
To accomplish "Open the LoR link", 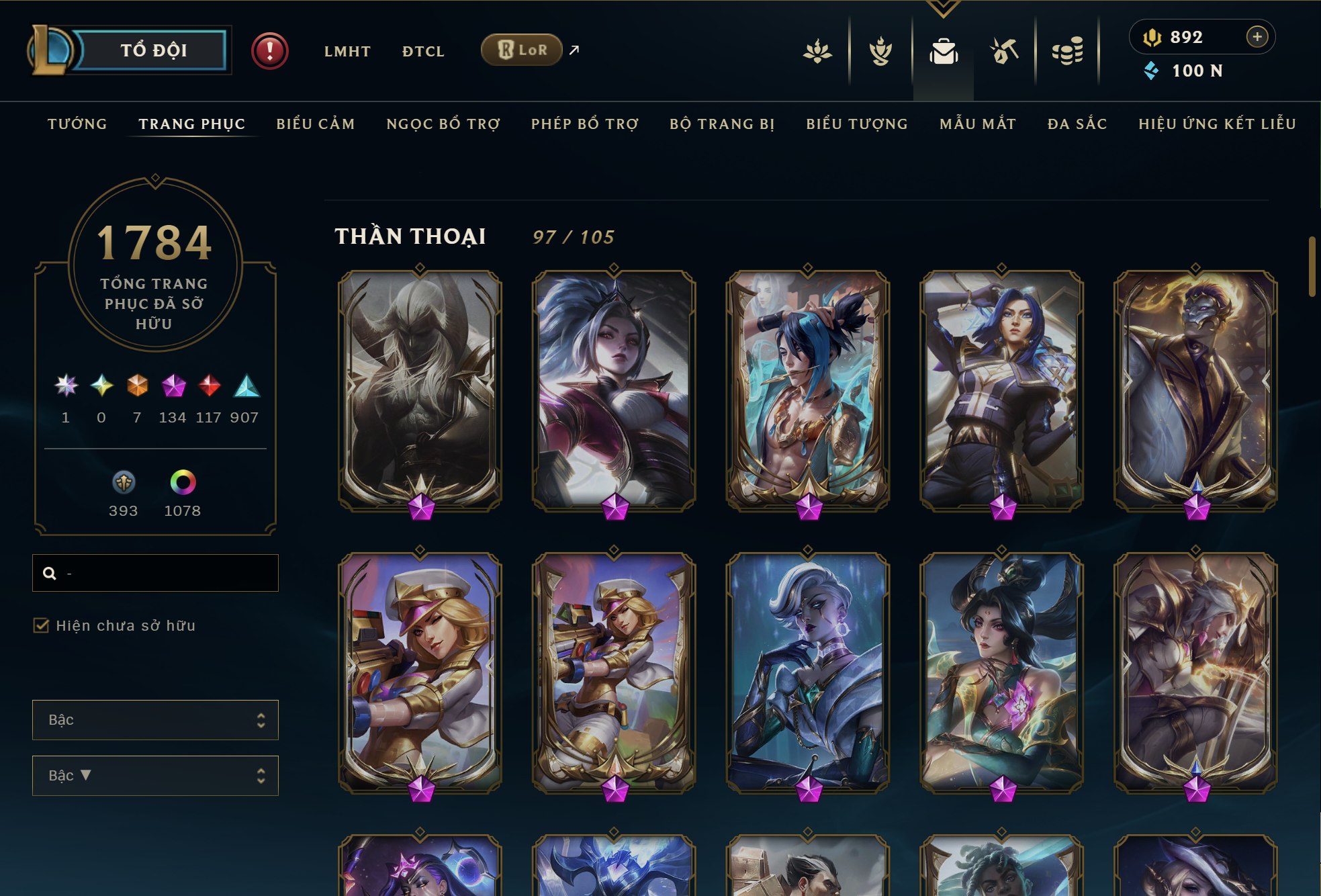I will click(x=522, y=50).
